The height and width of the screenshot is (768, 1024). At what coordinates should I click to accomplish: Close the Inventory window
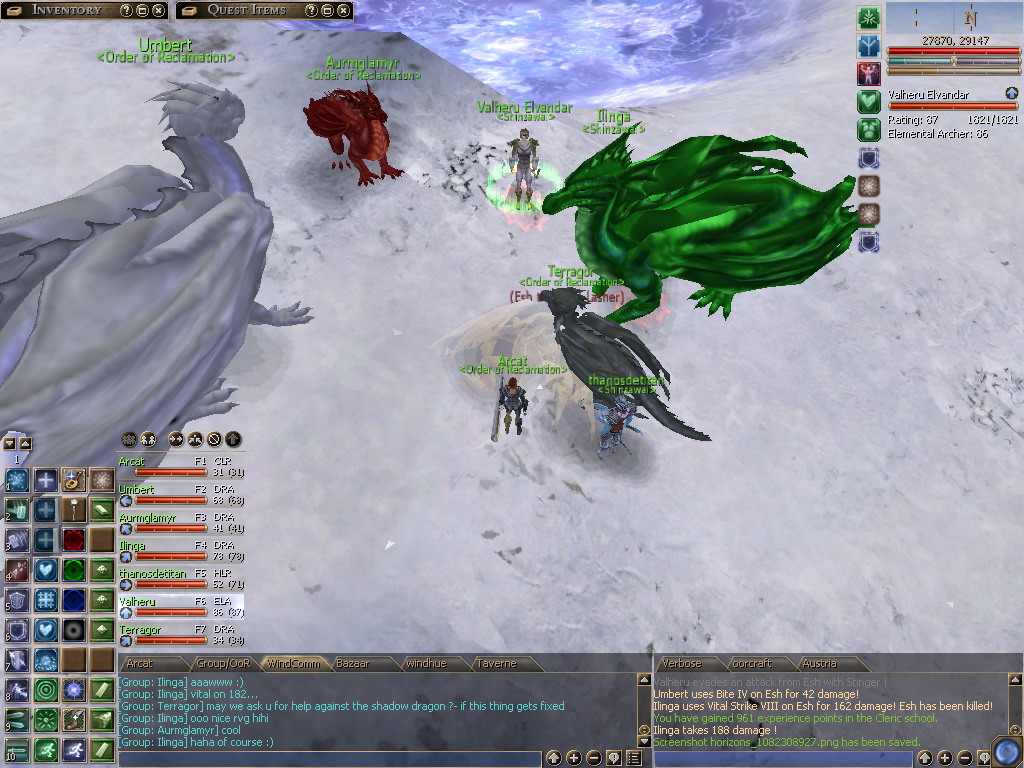click(160, 10)
